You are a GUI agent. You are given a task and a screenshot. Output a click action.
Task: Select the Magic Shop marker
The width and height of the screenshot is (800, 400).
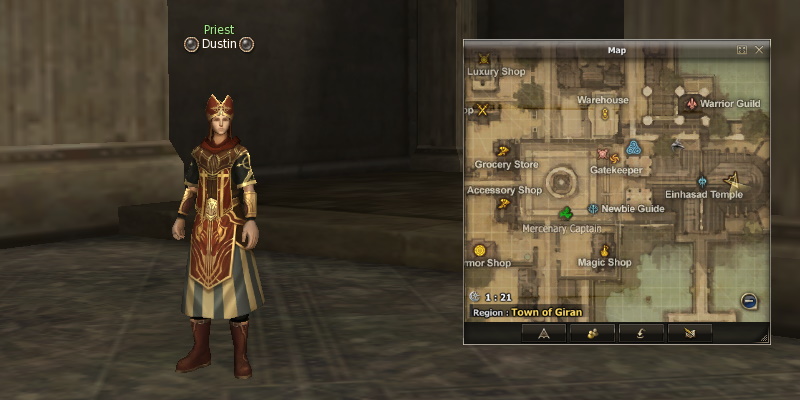coord(604,249)
